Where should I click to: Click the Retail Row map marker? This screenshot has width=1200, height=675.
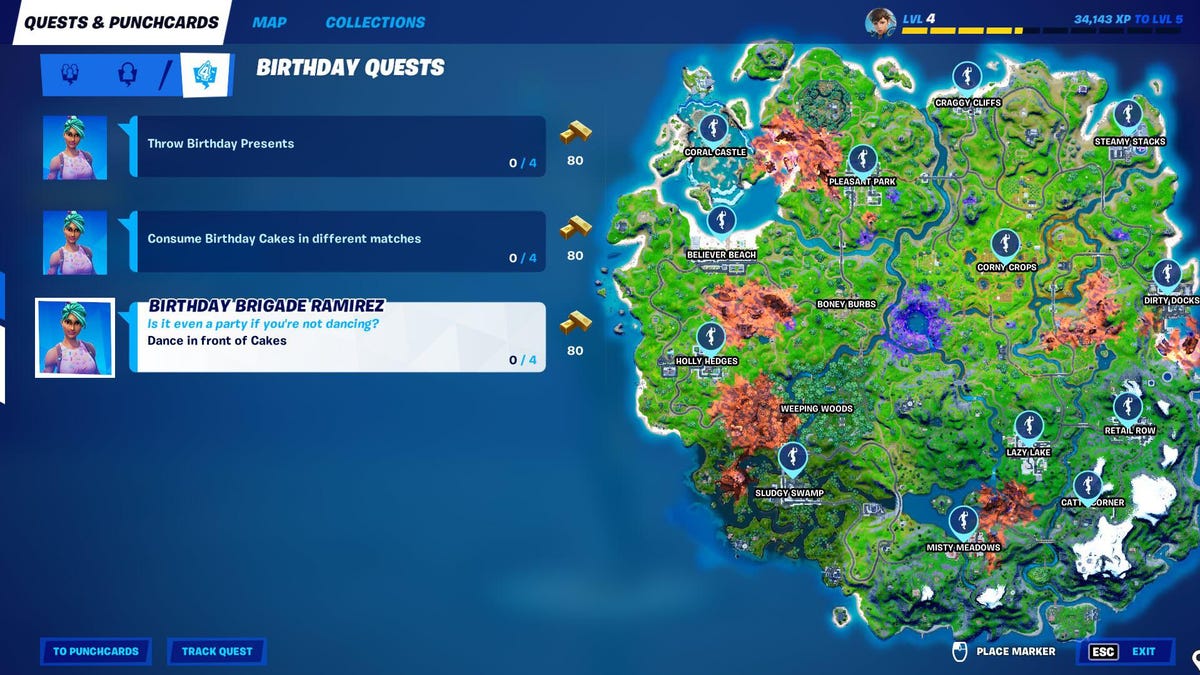(1128, 407)
